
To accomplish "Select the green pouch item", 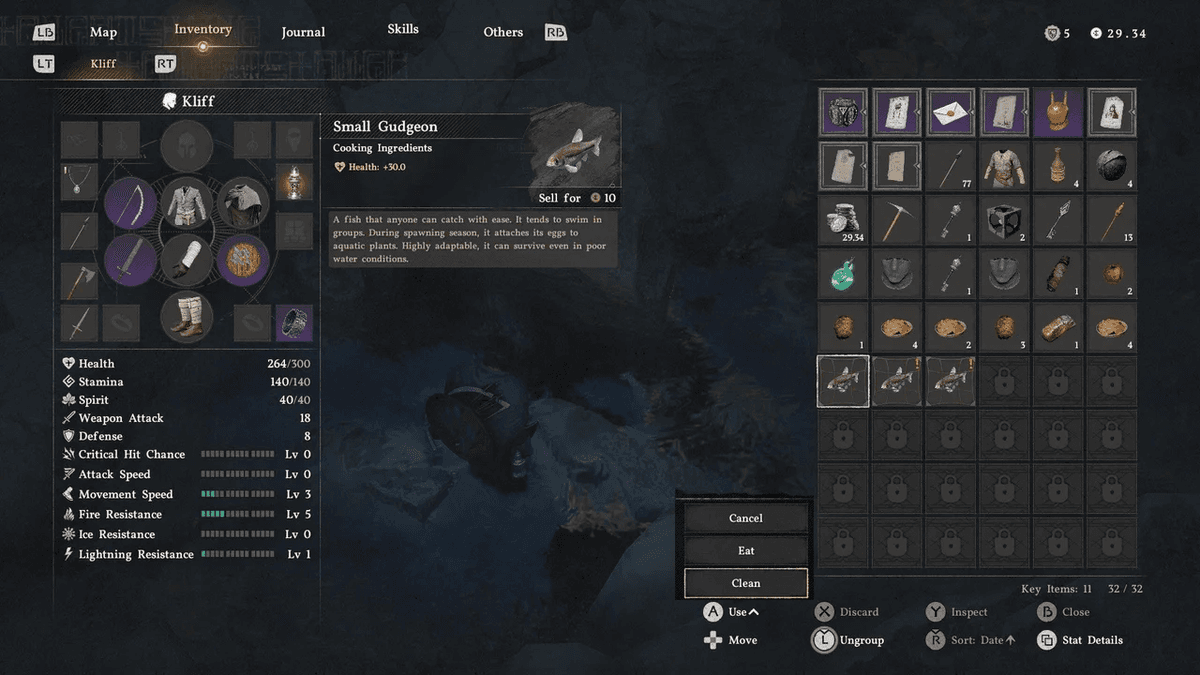I will point(843,272).
